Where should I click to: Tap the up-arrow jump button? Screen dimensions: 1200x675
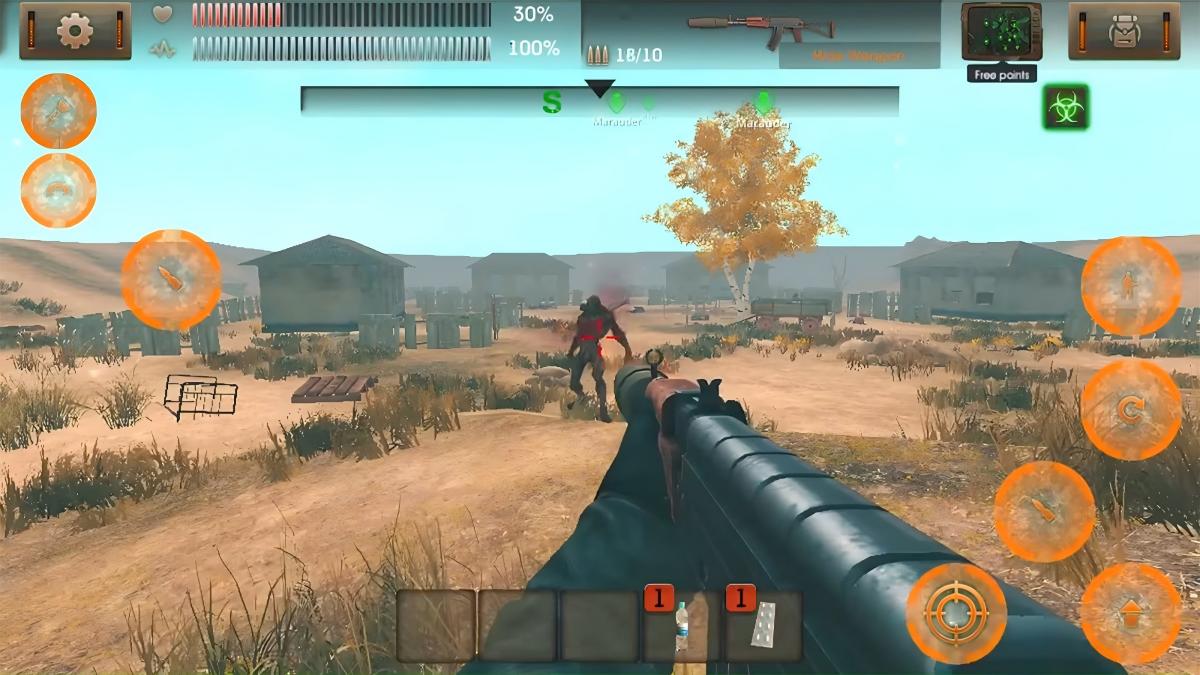pos(1130,613)
